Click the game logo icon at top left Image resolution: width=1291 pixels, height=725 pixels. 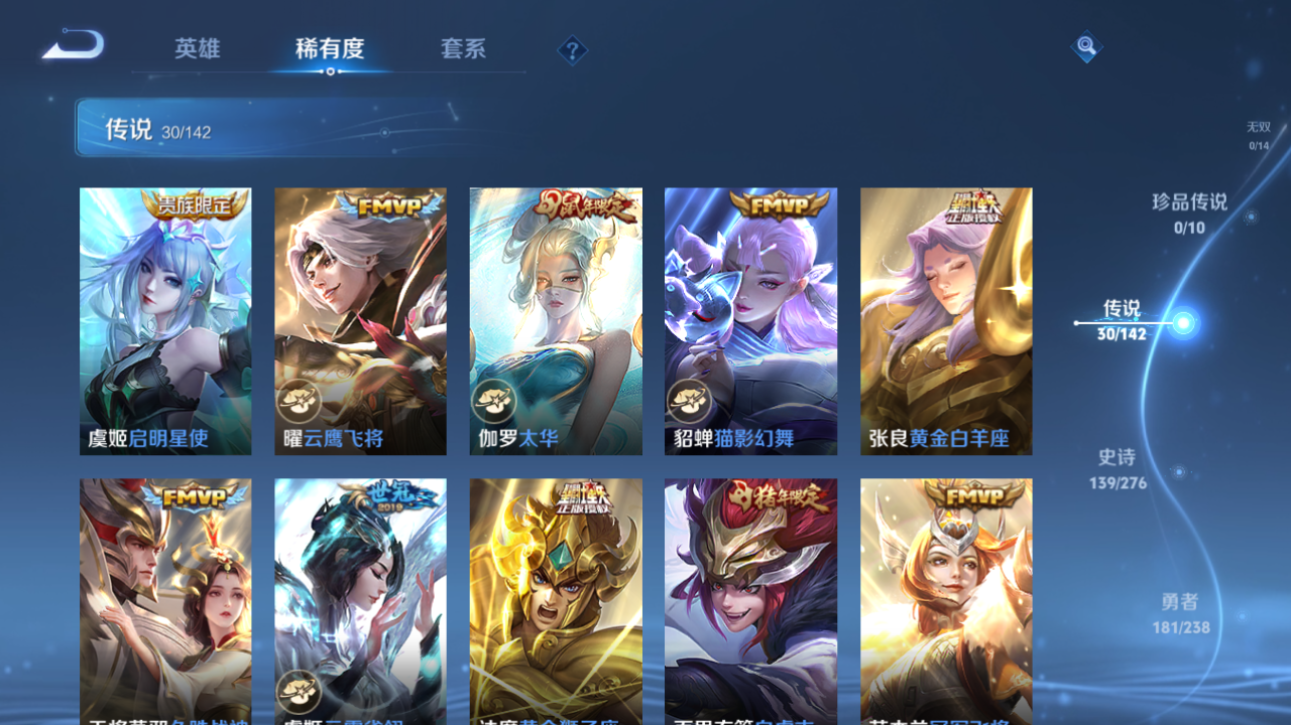(x=70, y=44)
